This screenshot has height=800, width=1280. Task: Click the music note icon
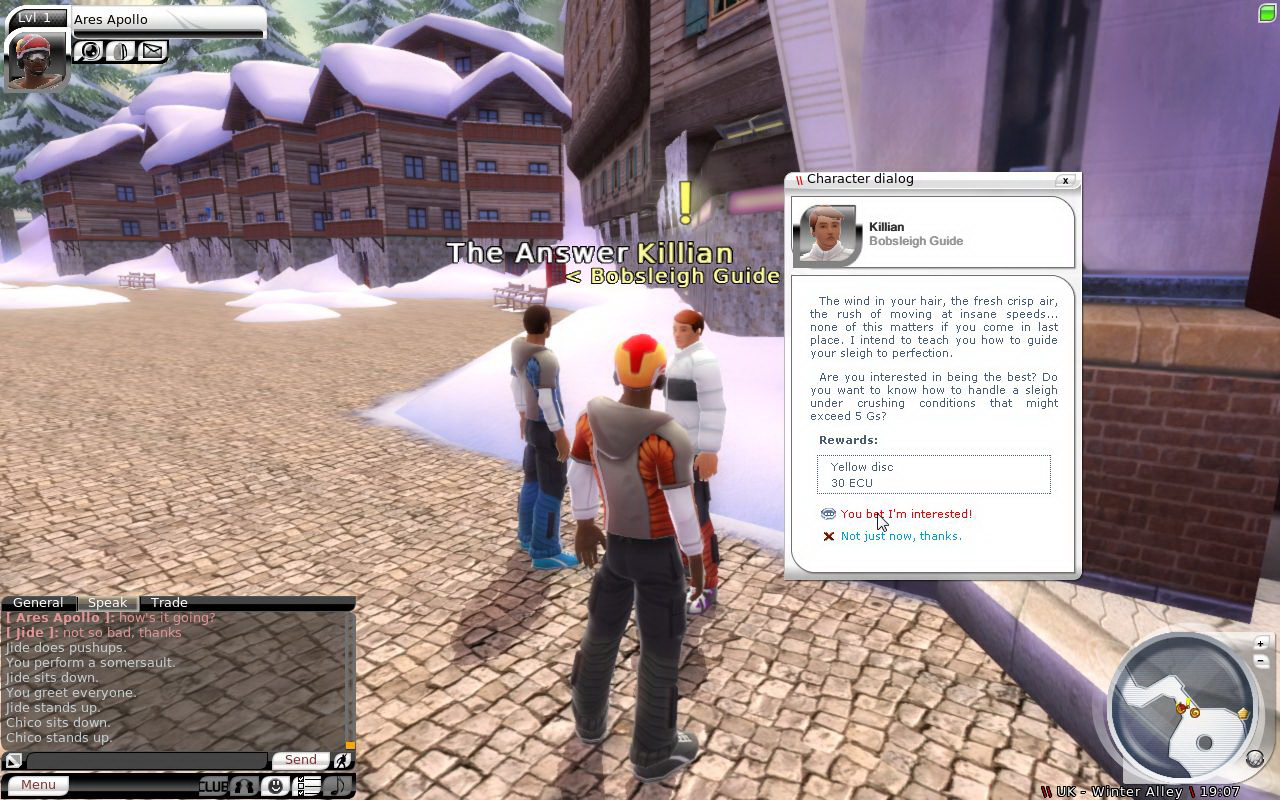[338, 786]
